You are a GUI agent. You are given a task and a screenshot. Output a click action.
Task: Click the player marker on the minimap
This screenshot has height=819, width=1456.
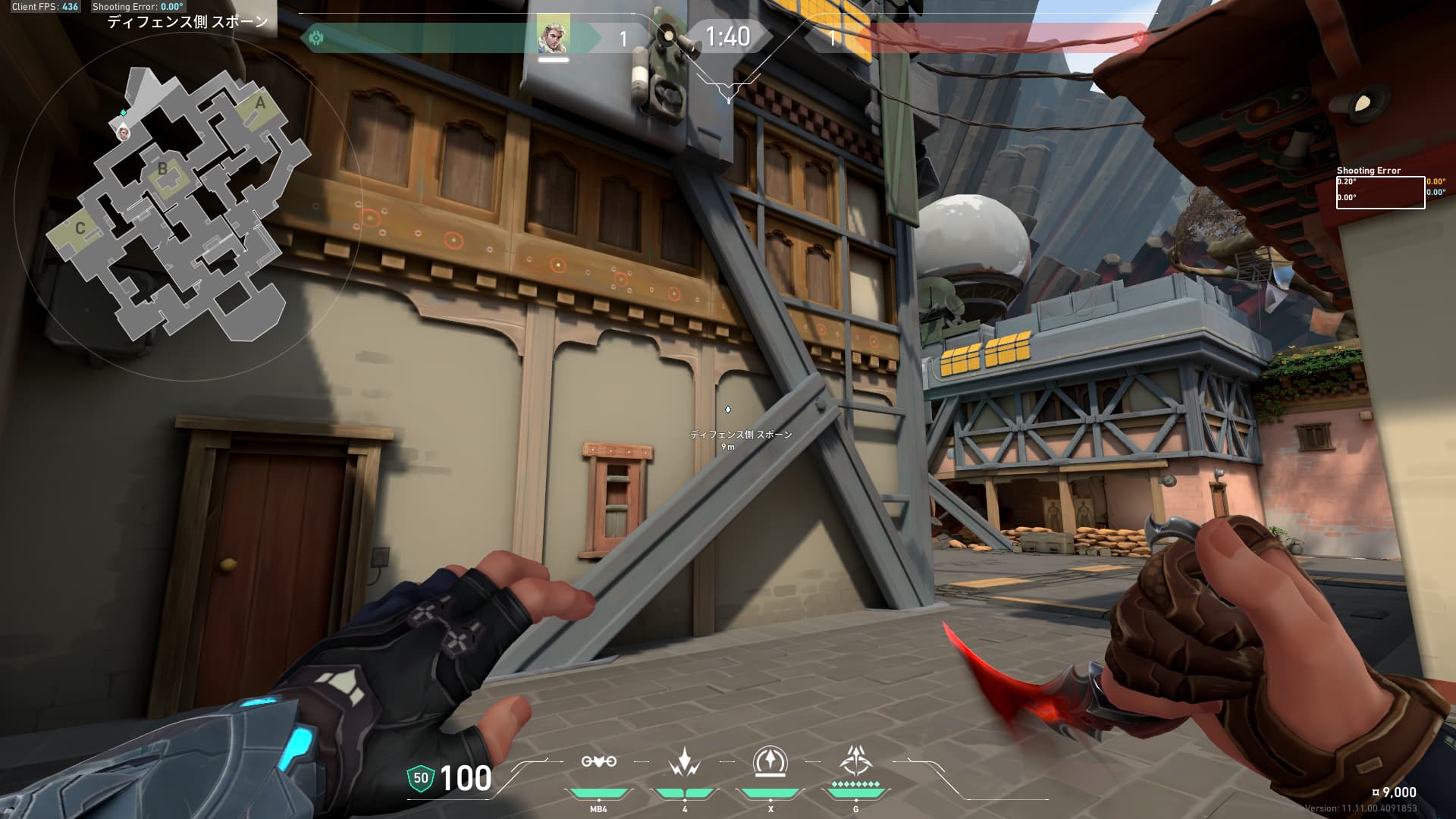pyautogui.click(x=124, y=133)
